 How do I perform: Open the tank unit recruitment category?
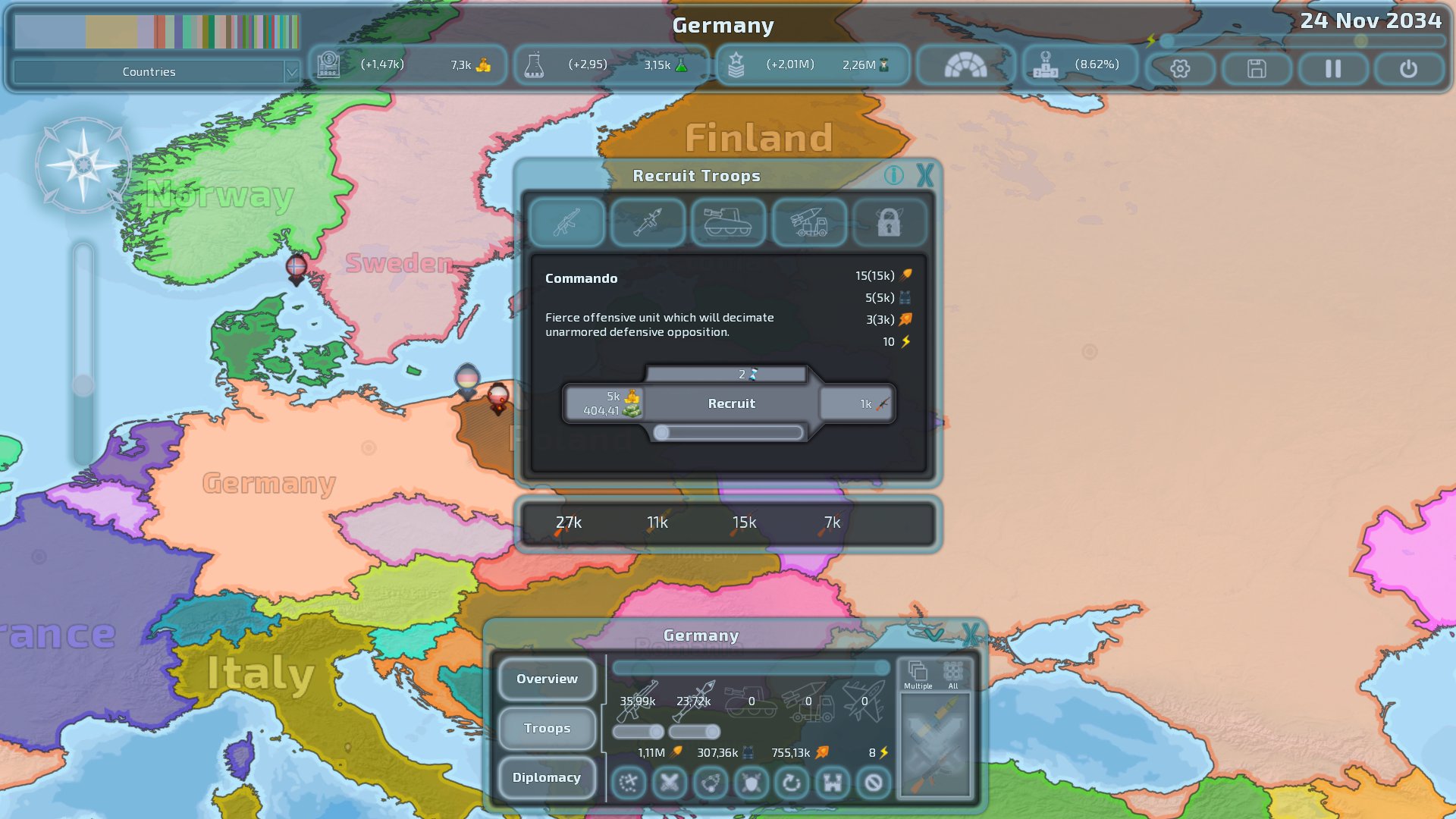pyautogui.click(x=729, y=222)
